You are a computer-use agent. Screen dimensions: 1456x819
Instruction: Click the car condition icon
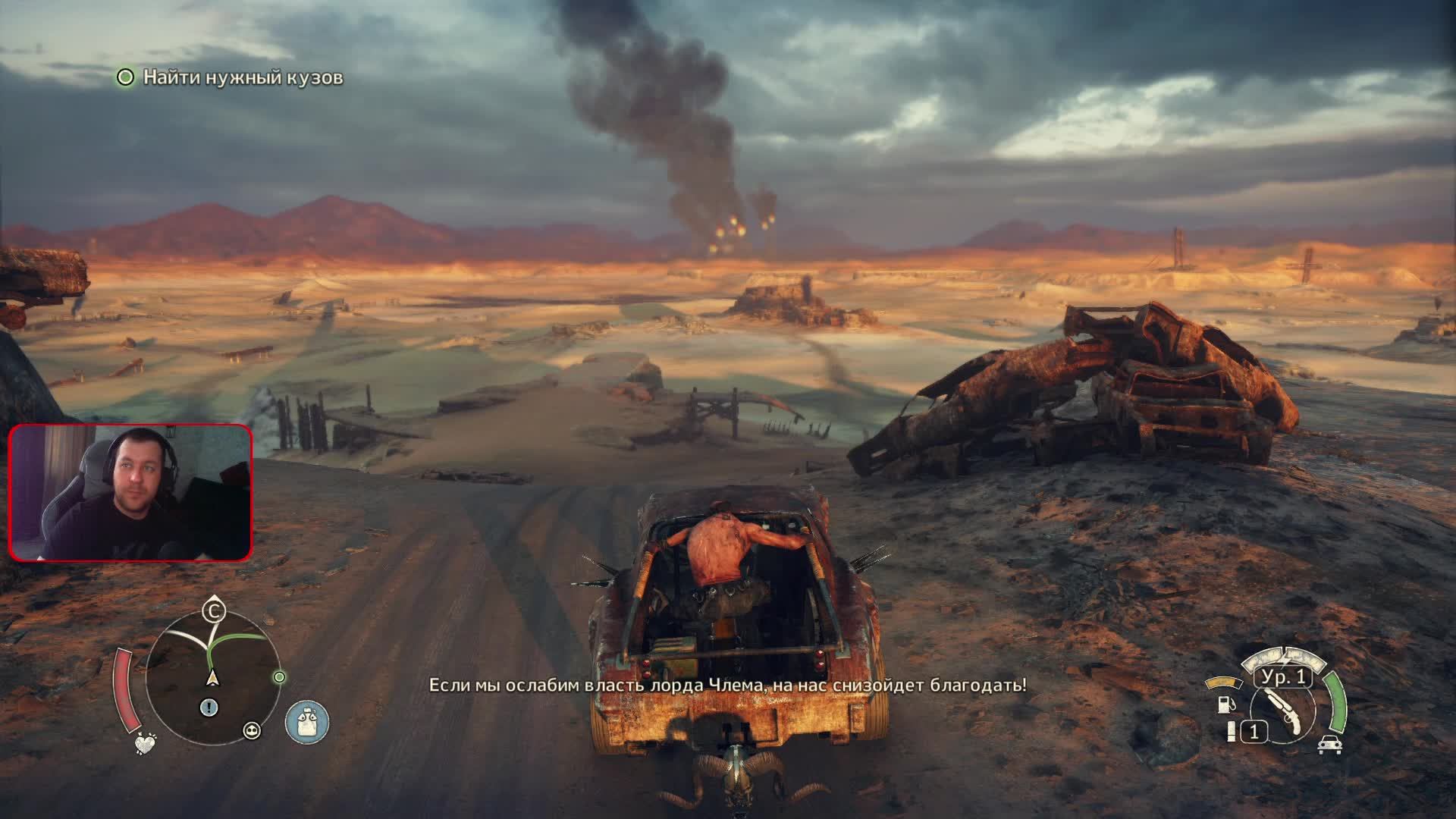(1329, 745)
